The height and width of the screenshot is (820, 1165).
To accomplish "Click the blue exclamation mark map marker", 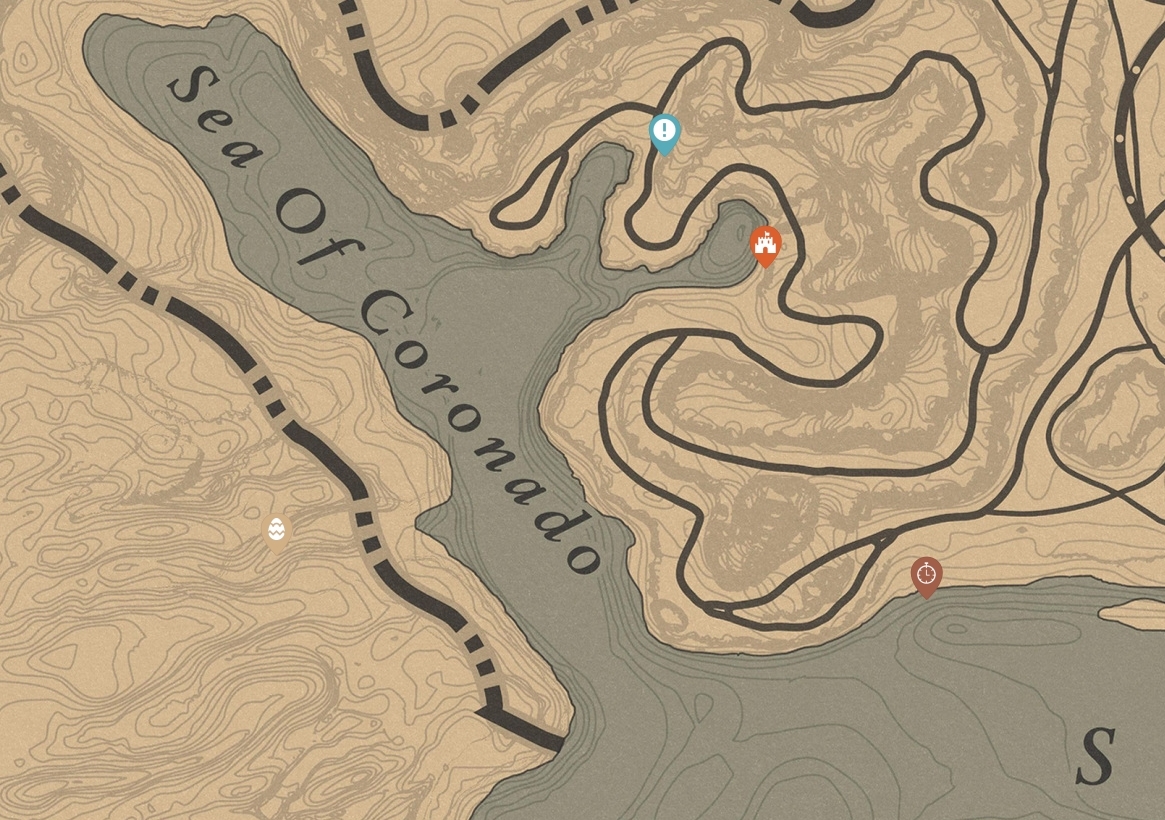I will 665,132.
